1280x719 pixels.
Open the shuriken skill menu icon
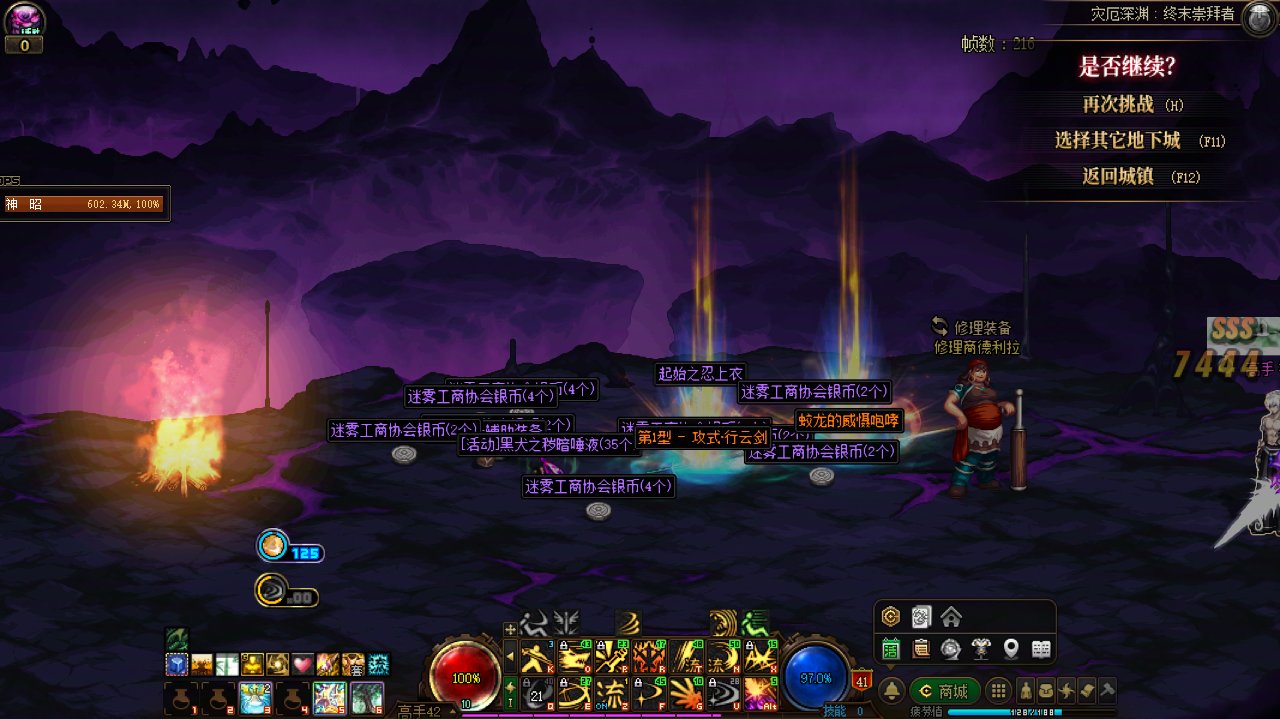(x=1066, y=691)
